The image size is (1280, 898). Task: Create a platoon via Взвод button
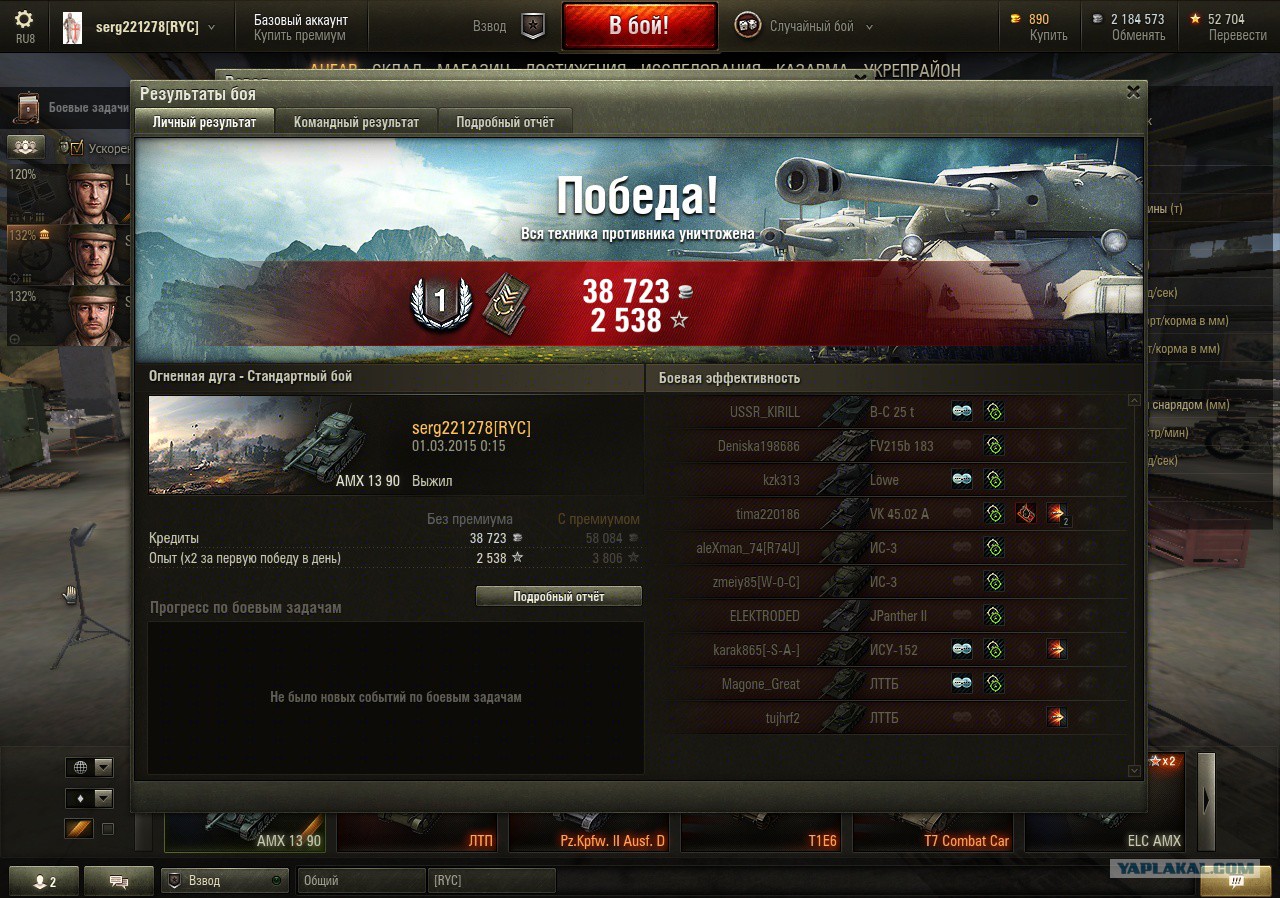(510, 26)
